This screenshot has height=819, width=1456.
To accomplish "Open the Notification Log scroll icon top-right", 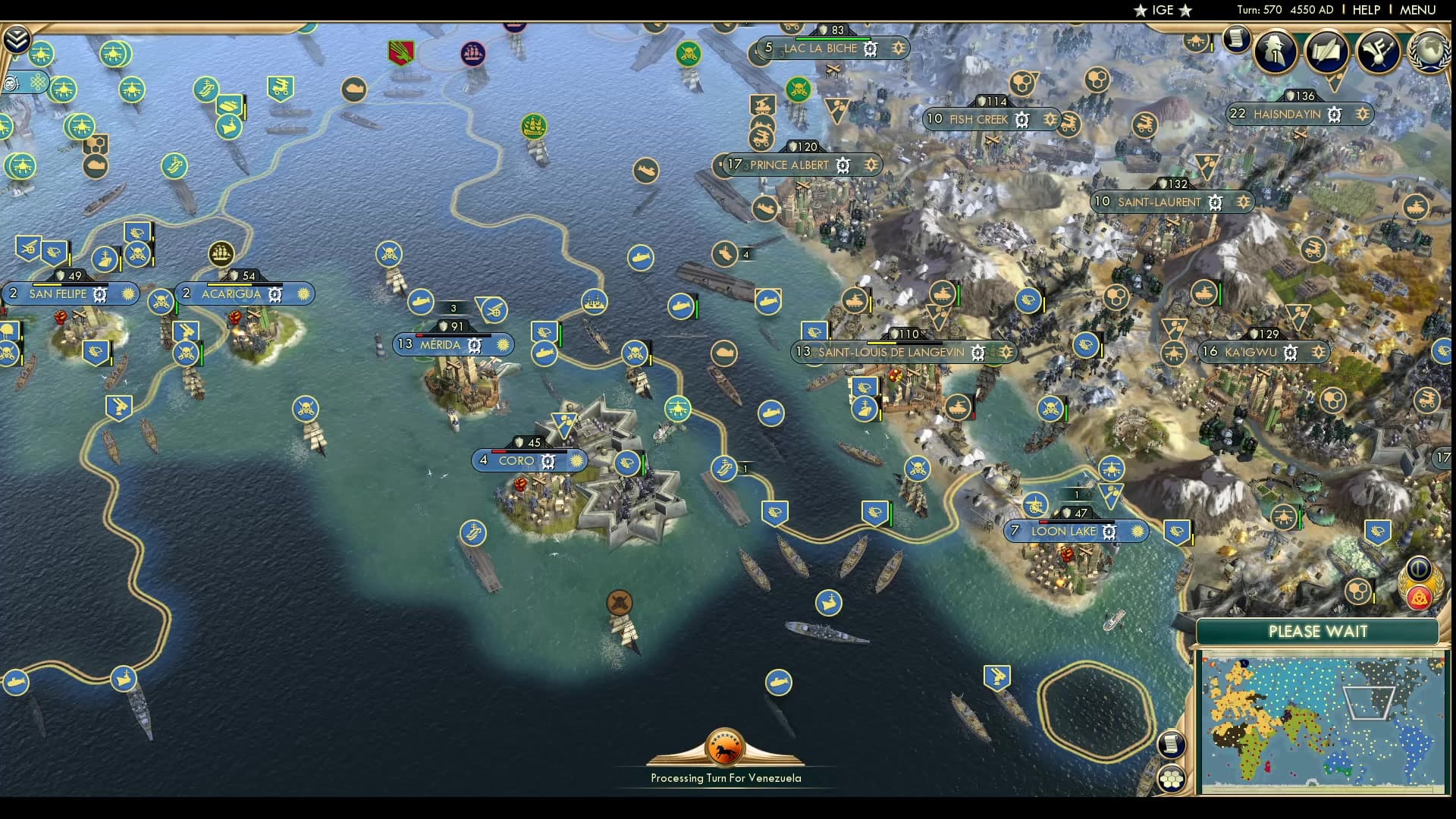I will 1237,39.
